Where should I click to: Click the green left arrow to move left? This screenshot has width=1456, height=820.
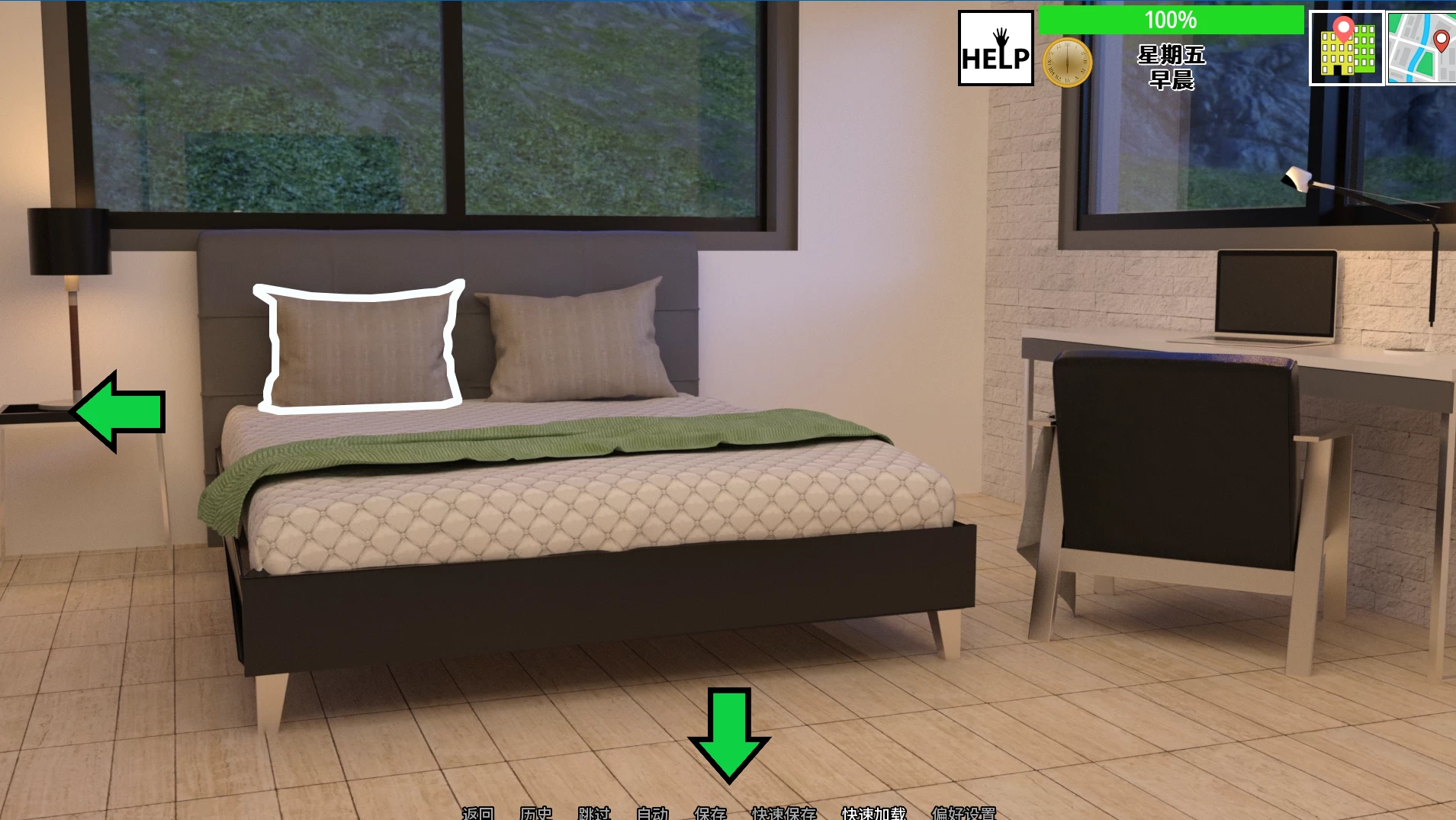click(x=116, y=412)
